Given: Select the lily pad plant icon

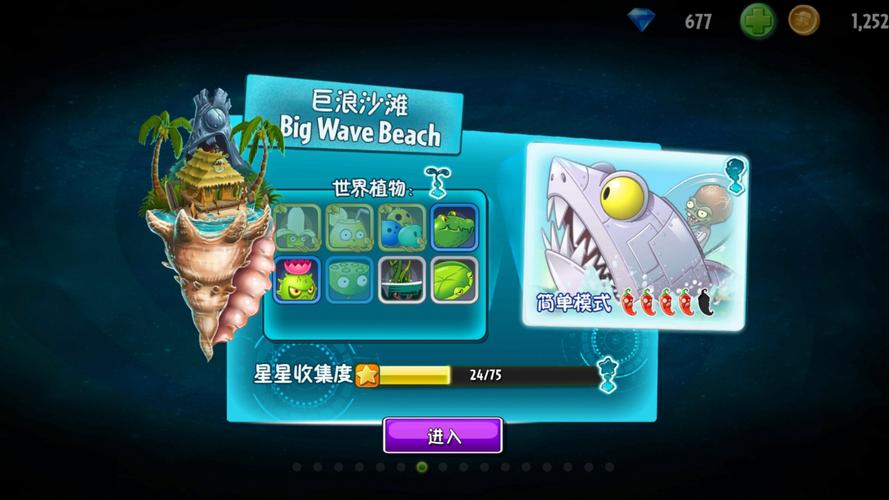Looking at the screenshot, I should coord(453,280).
